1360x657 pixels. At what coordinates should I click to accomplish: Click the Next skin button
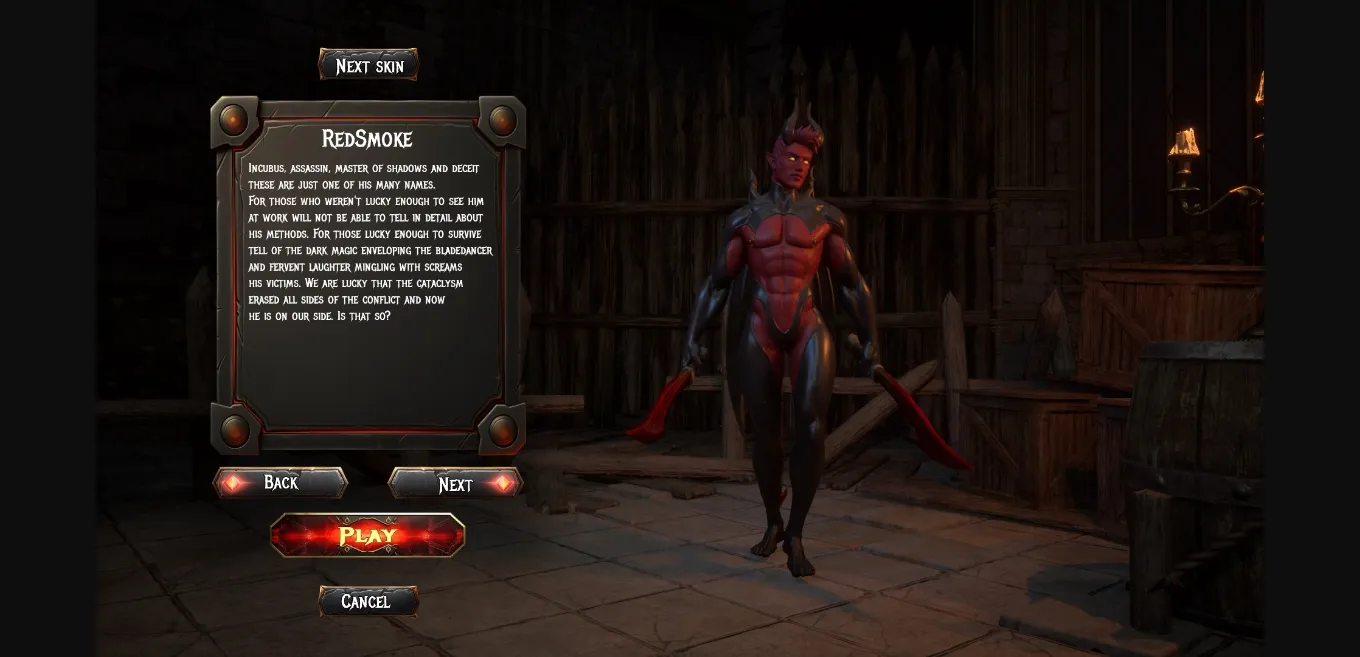coord(369,66)
